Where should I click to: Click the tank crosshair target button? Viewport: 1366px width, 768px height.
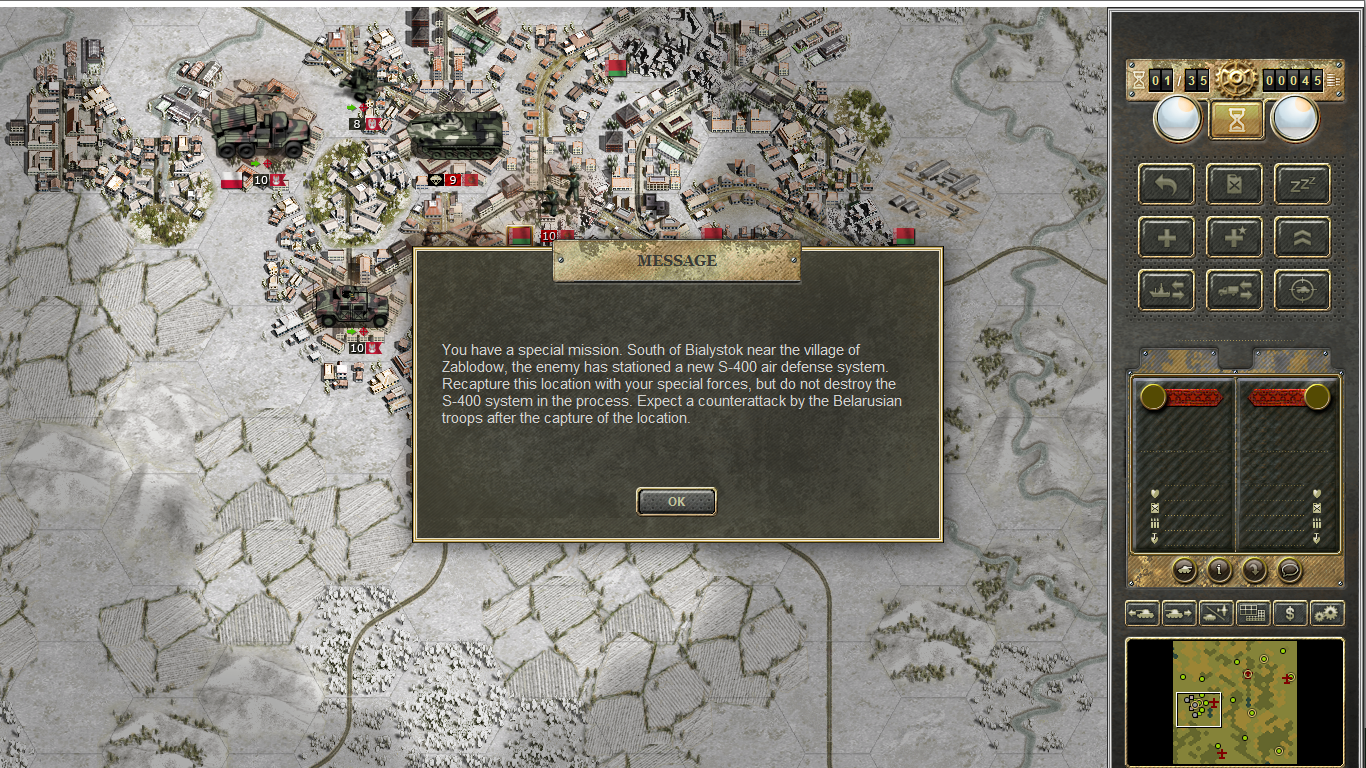pyautogui.click(x=1302, y=291)
